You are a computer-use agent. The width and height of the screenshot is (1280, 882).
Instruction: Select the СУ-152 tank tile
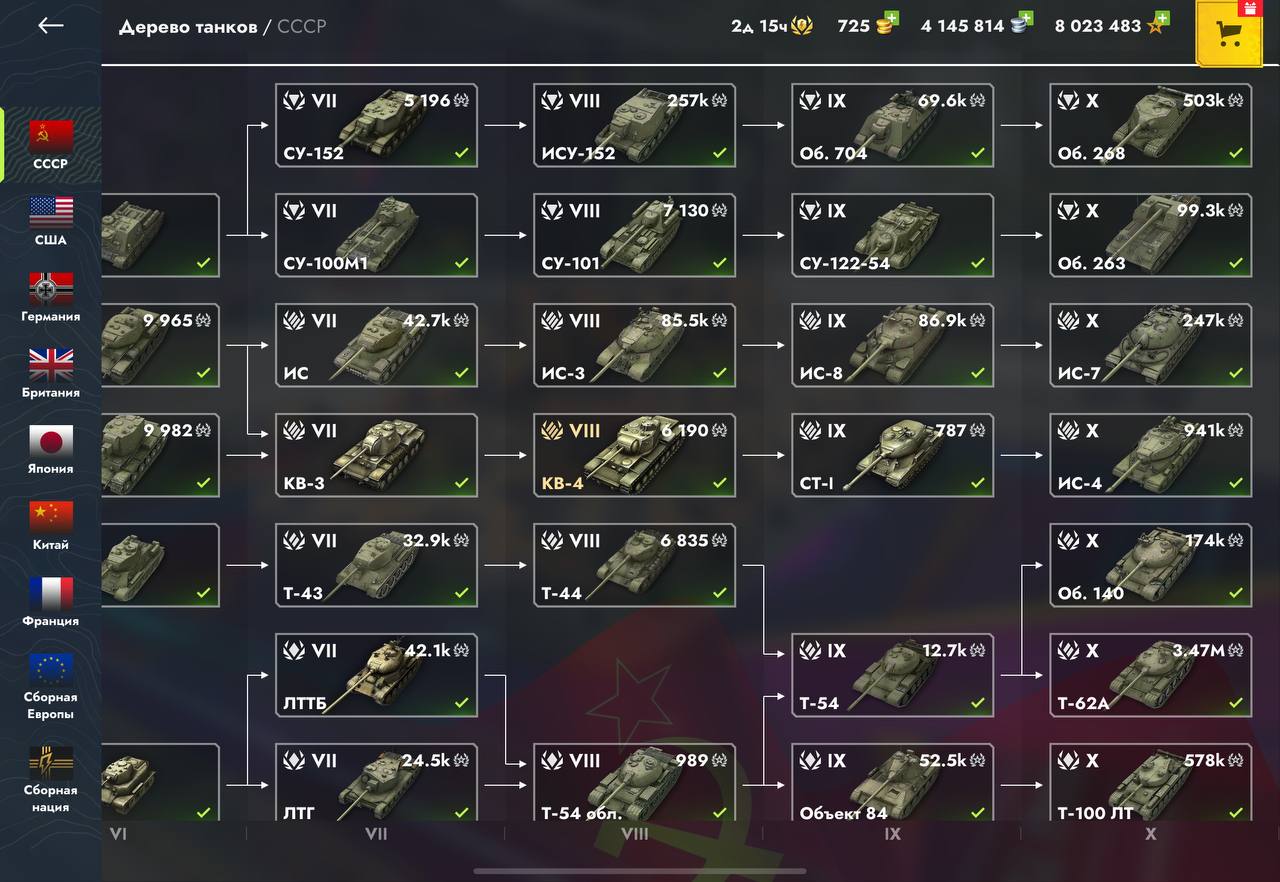pyautogui.click(x=376, y=125)
